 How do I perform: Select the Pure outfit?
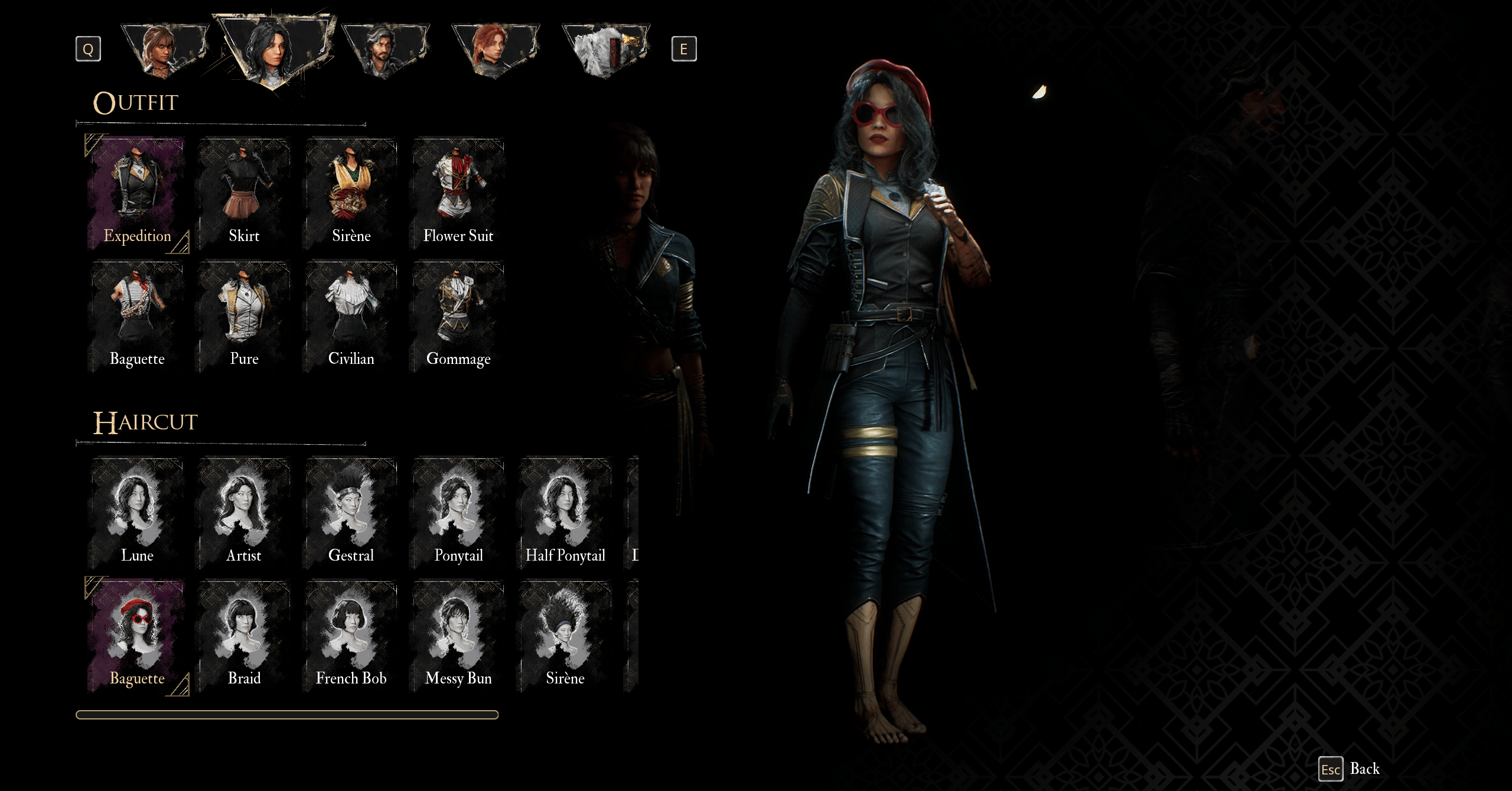pos(244,316)
